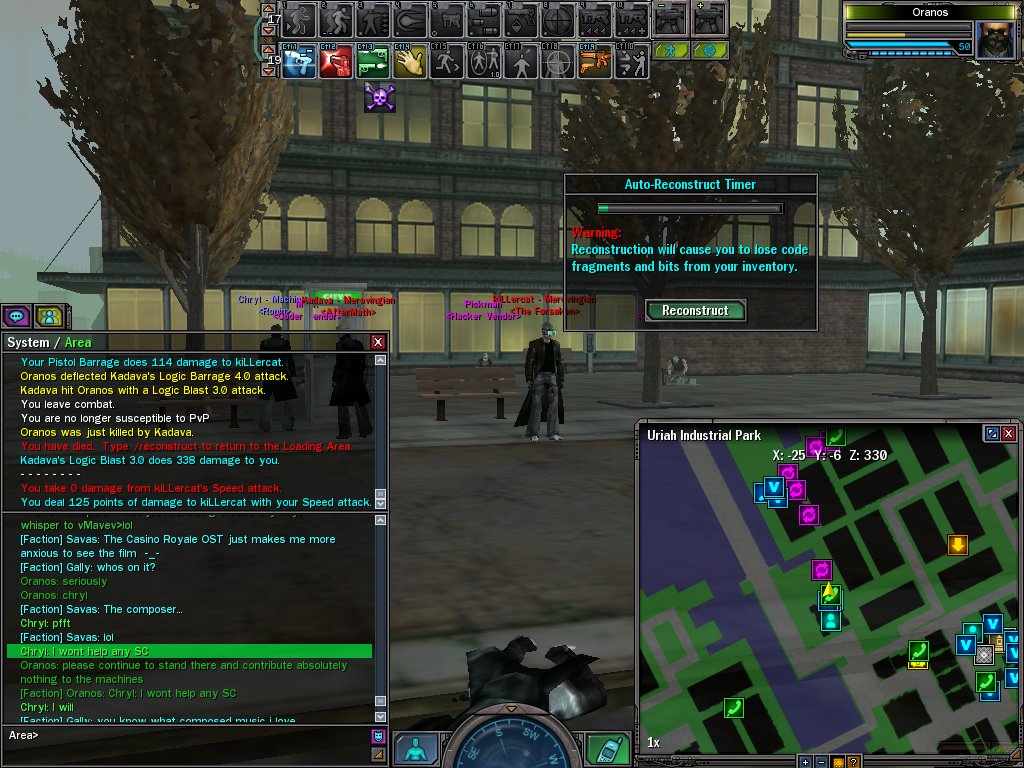Use the green guns ability slot
This screenshot has height=768, width=1024.
pyautogui.click(x=372, y=62)
